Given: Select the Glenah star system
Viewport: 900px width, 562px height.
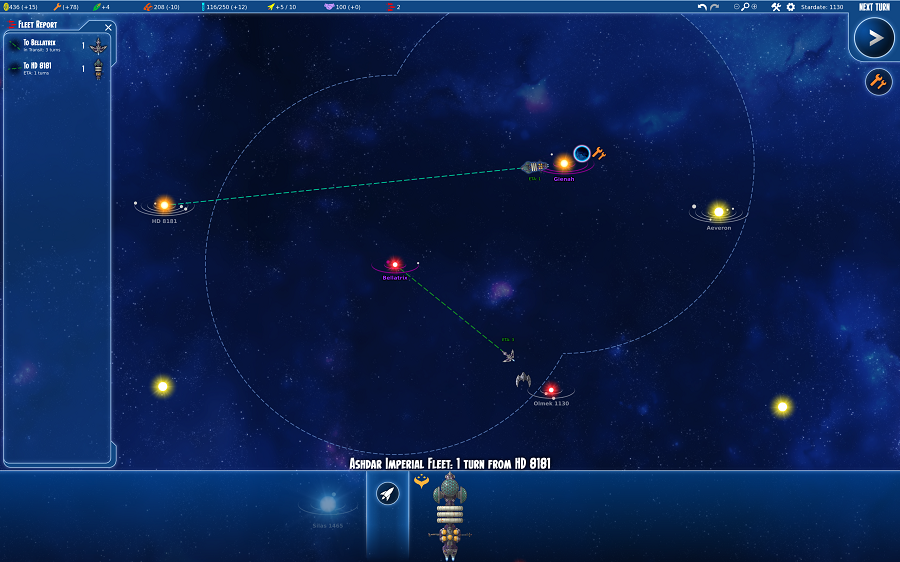Looking at the screenshot, I should point(564,163).
